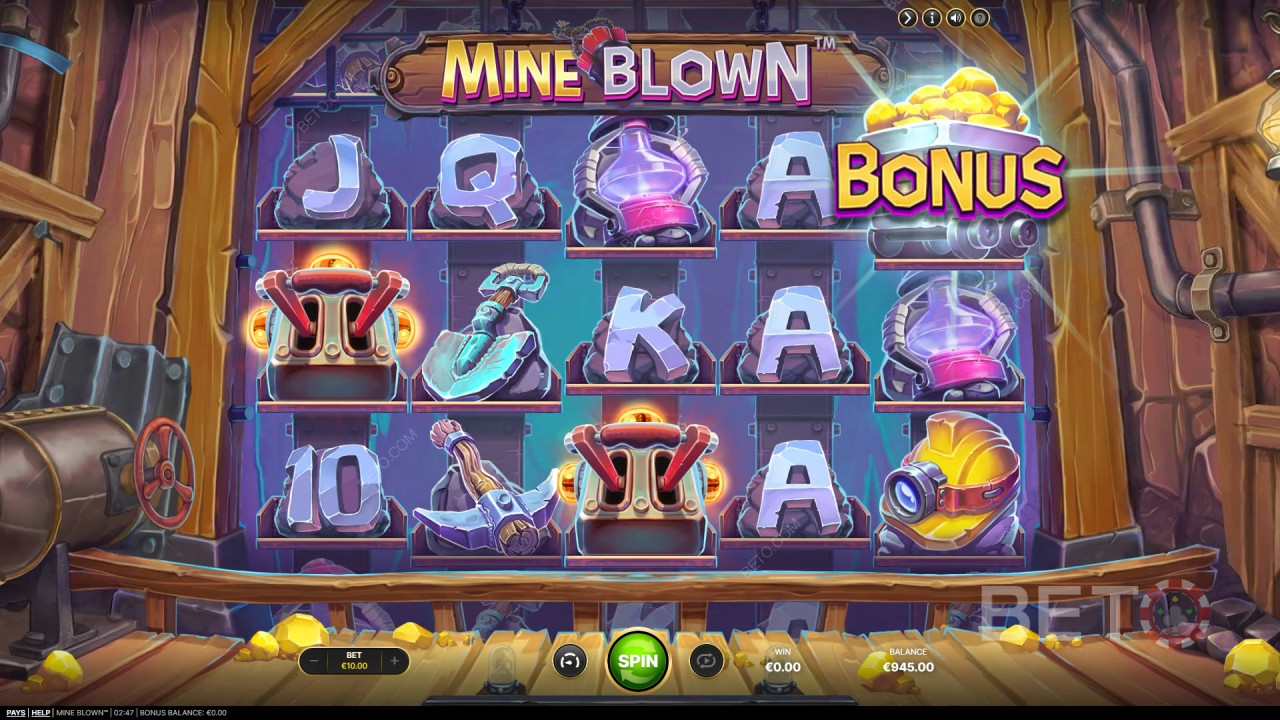Mute the game sound with the speaker icon

[x=955, y=17]
